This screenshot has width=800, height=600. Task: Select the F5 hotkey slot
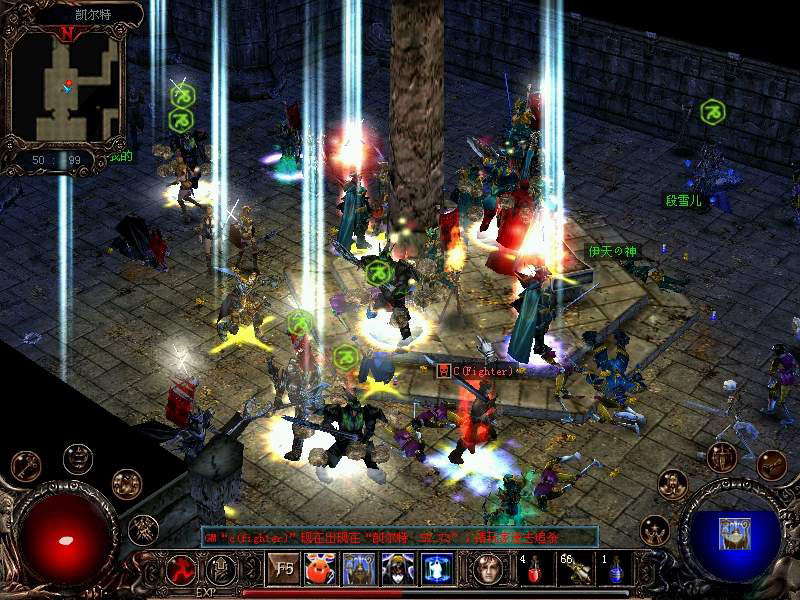(x=284, y=569)
